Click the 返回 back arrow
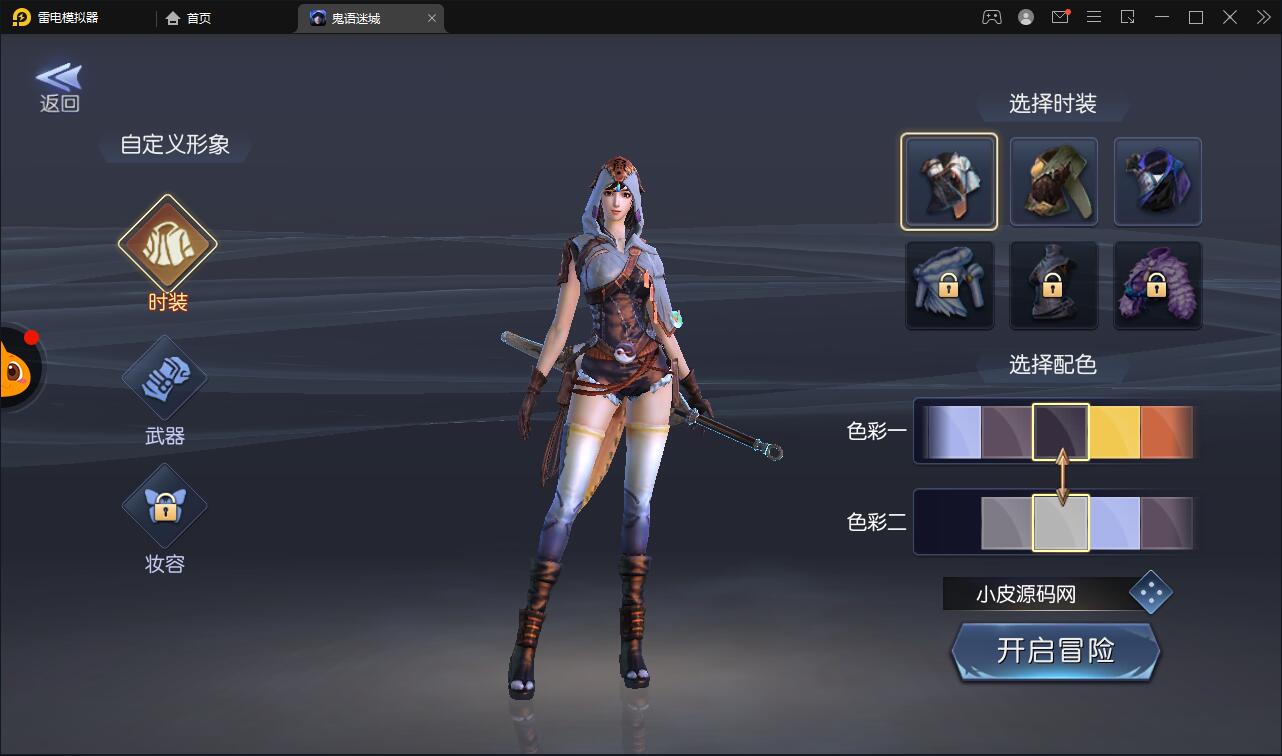The height and width of the screenshot is (756, 1282). [x=59, y=87]
